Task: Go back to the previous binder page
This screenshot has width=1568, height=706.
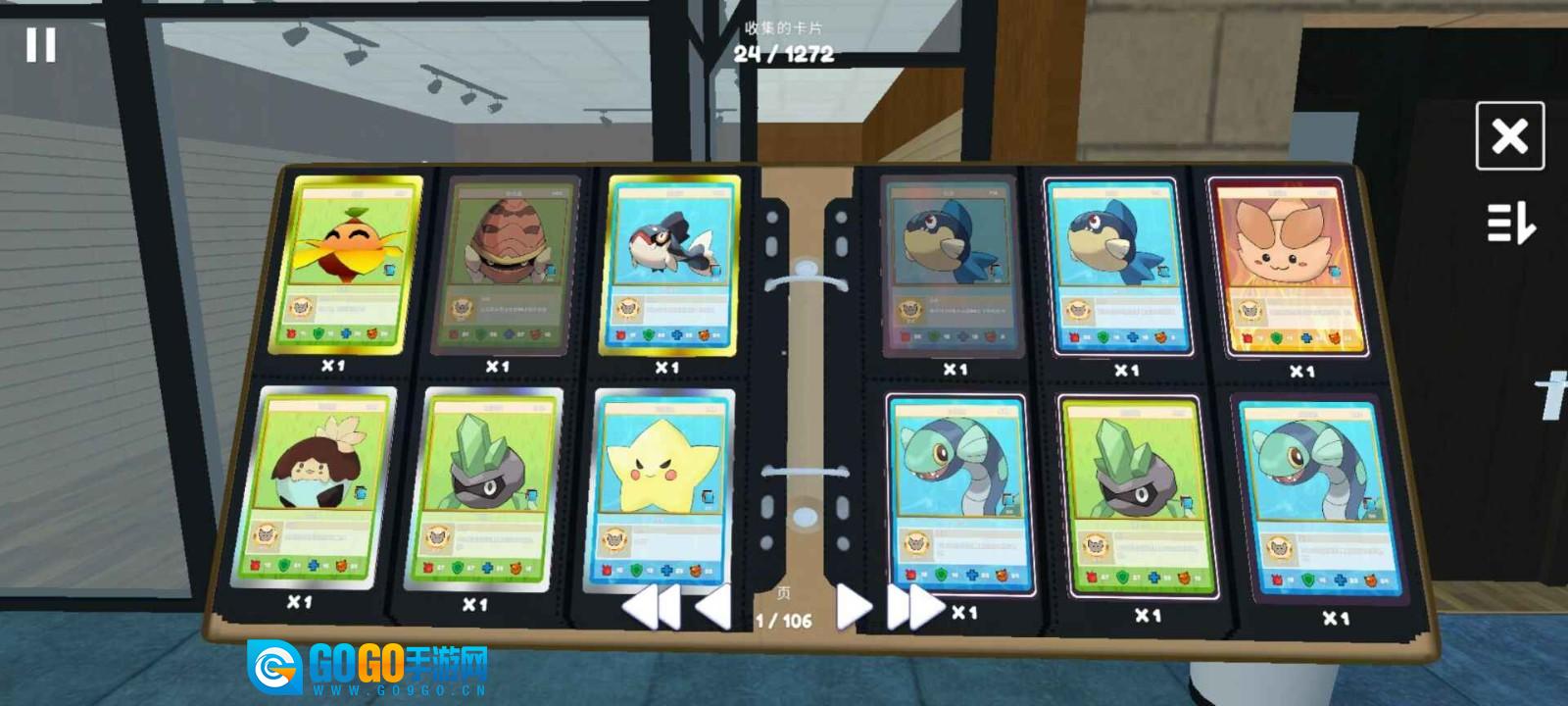Action: pyautogui.click(x=713, y=607)
